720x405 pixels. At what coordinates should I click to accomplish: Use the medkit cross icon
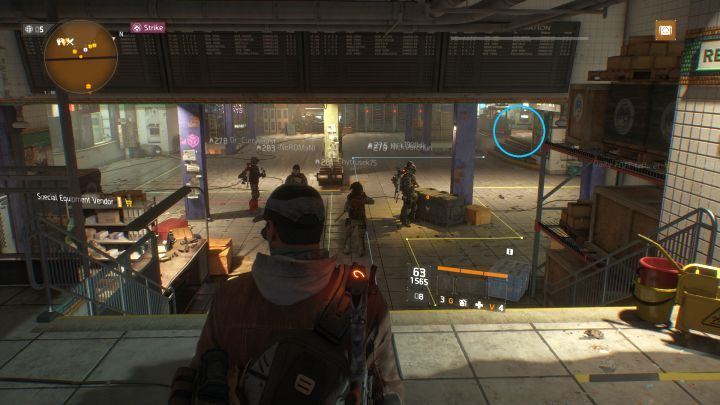[478, 304]
